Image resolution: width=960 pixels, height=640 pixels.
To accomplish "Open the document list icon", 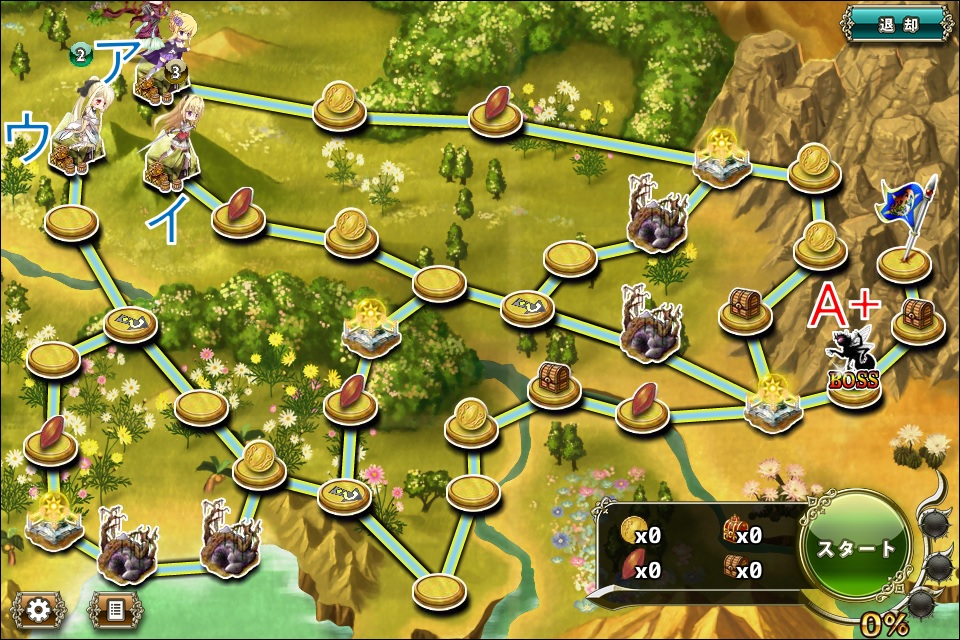I will pyautogui.click(x=115, y=609).
